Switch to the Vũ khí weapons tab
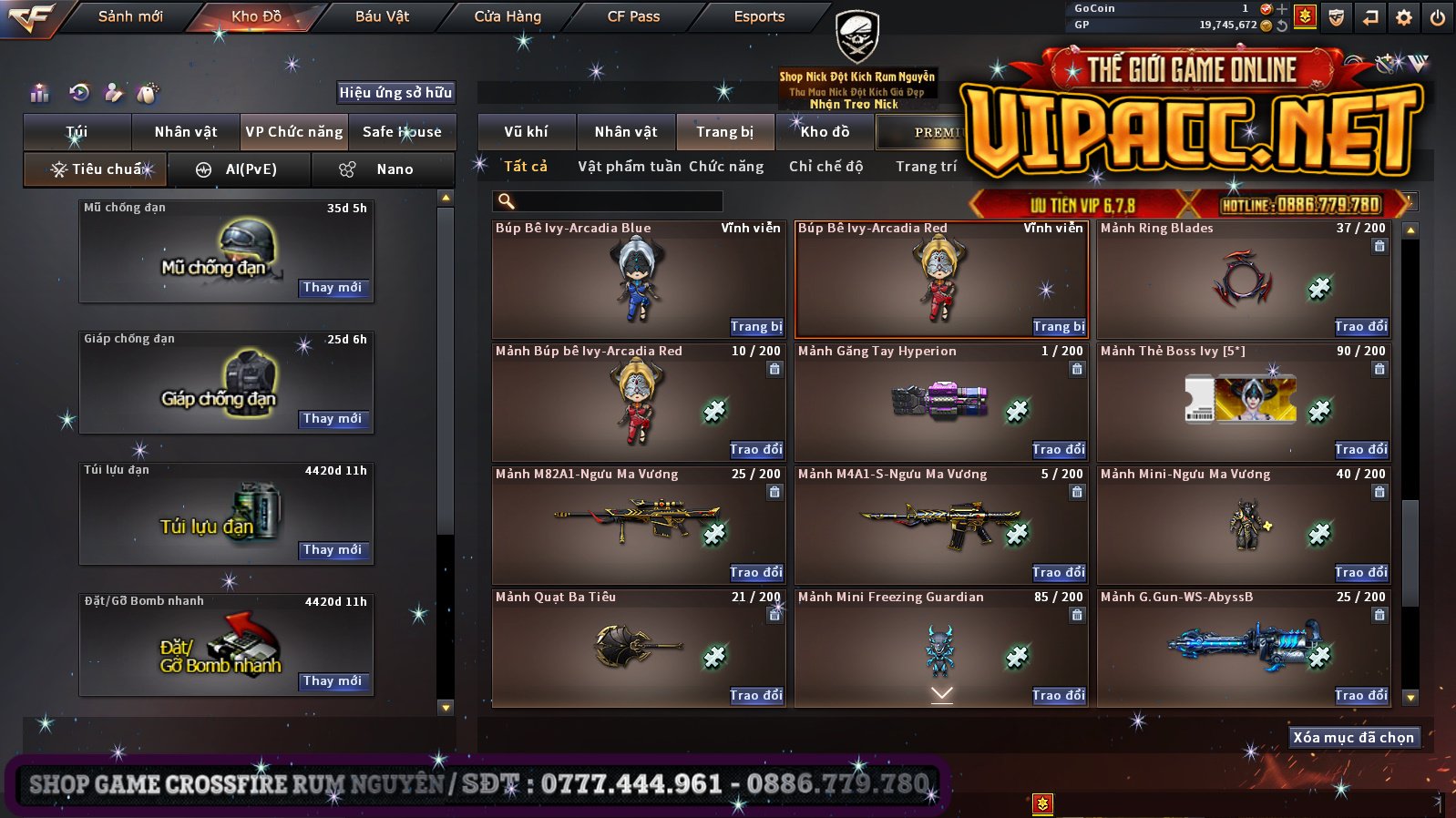 [x=527, y=132]
